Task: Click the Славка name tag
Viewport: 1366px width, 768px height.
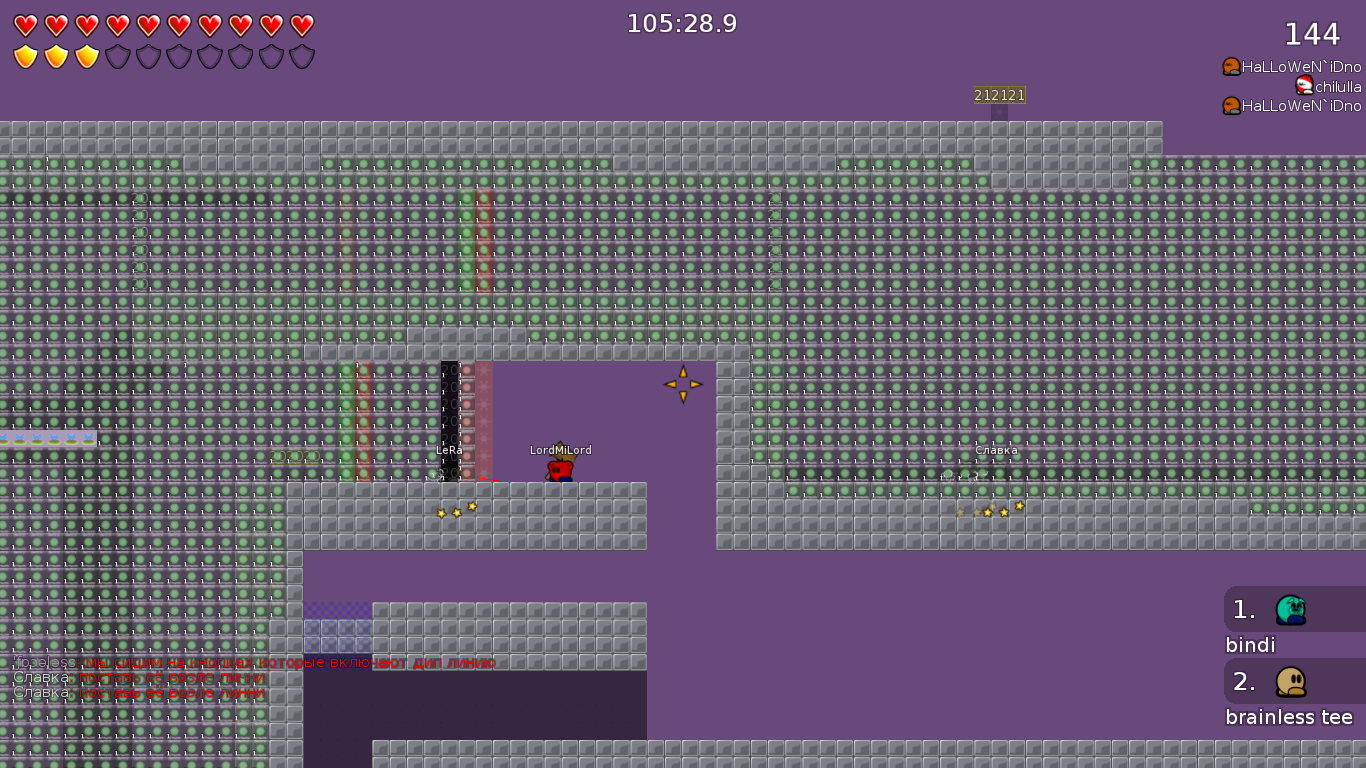Action: (996, 451)
